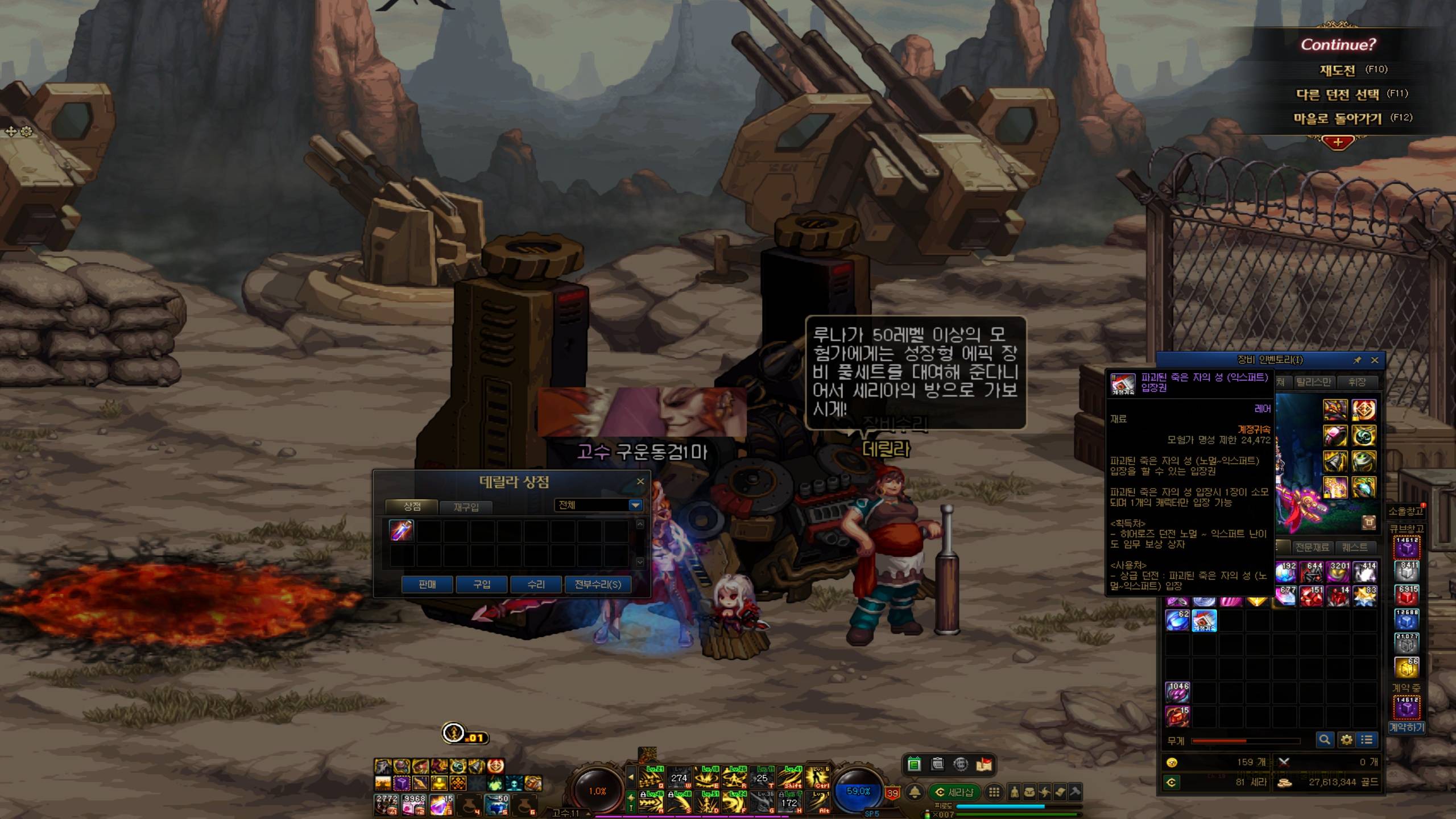This screenshot has height=819, width=1456.
Task: Switch to the 재구입 tab
Action: pos(466,507)
